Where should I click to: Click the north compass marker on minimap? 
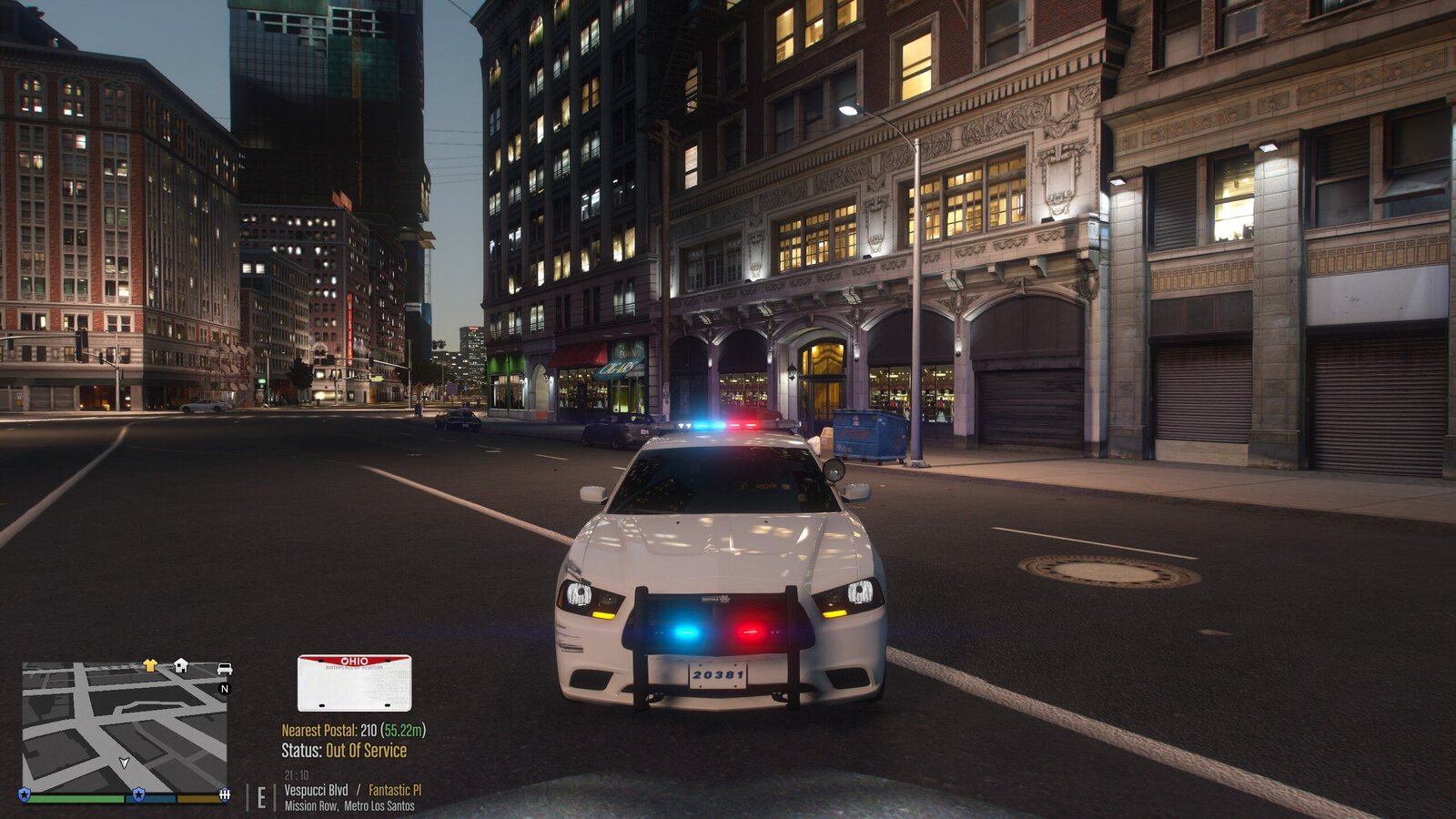[x=225, y=689]
